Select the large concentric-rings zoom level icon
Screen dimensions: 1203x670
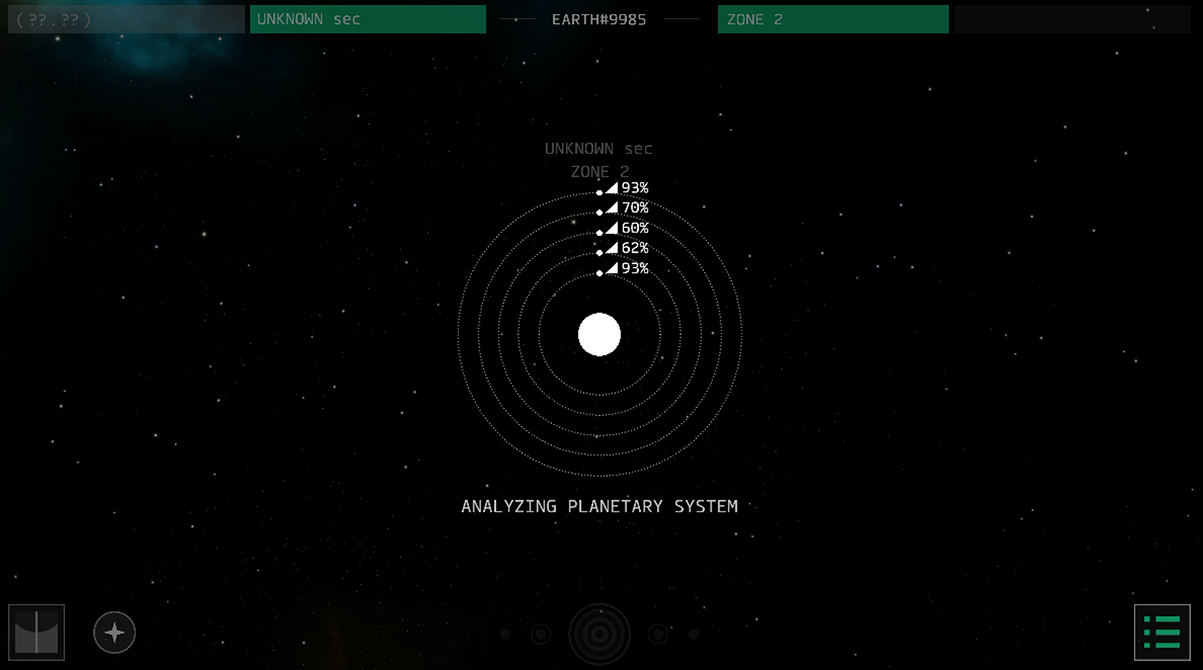pyautogui.click(x=599, y=634)
